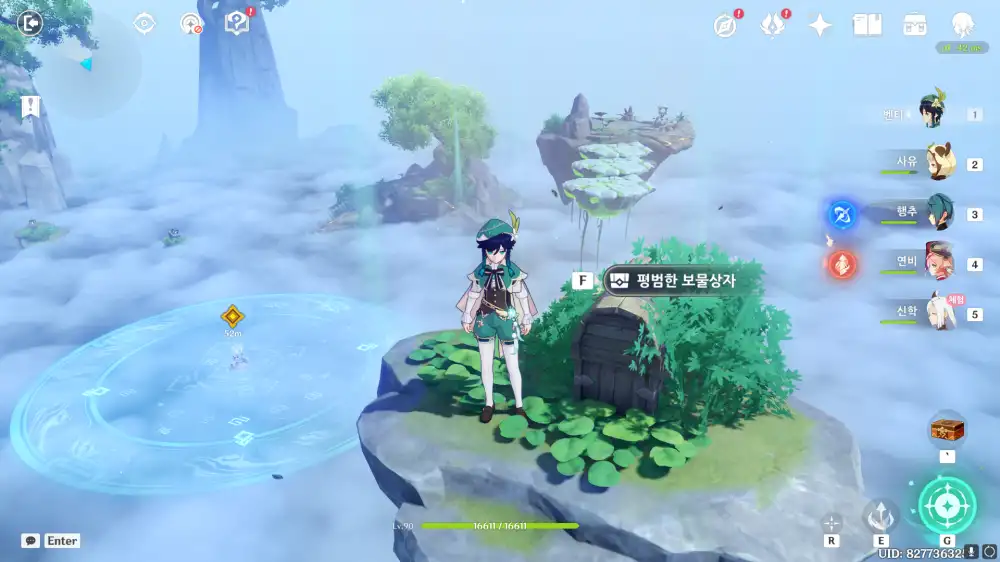1000x562 pixels.
Task: Unleash the glowing Elemental Burst icon
Action: pos(945,504)
